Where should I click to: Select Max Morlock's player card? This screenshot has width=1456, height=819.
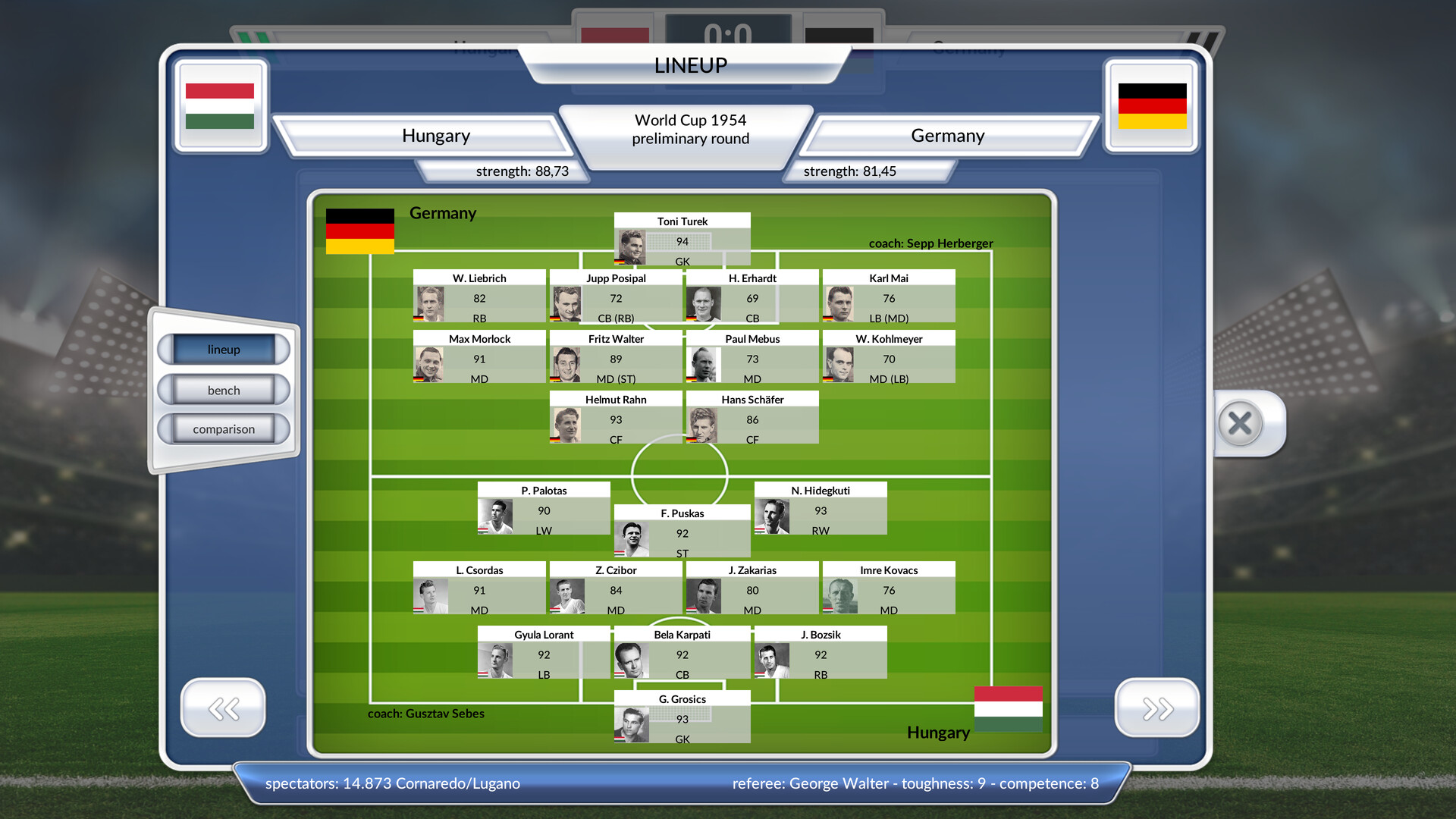coord(479,357)
